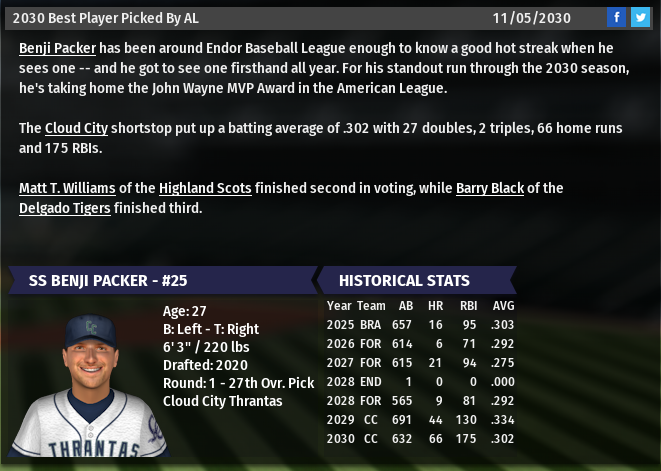The image size is (661, 471).
Task: Open Barry Black's player page
Action: click(489, 188)
